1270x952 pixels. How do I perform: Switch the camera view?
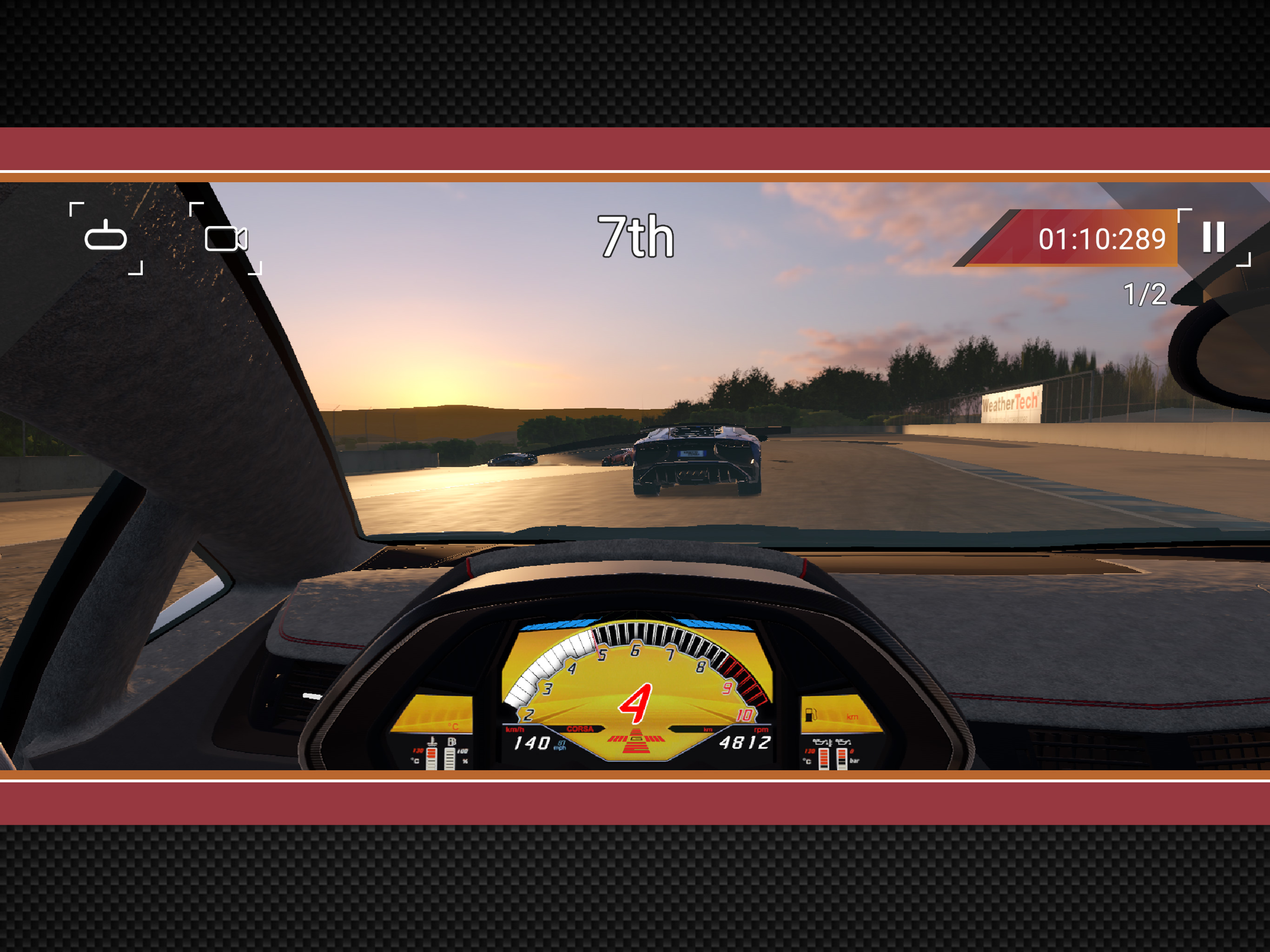click(225, 238)
